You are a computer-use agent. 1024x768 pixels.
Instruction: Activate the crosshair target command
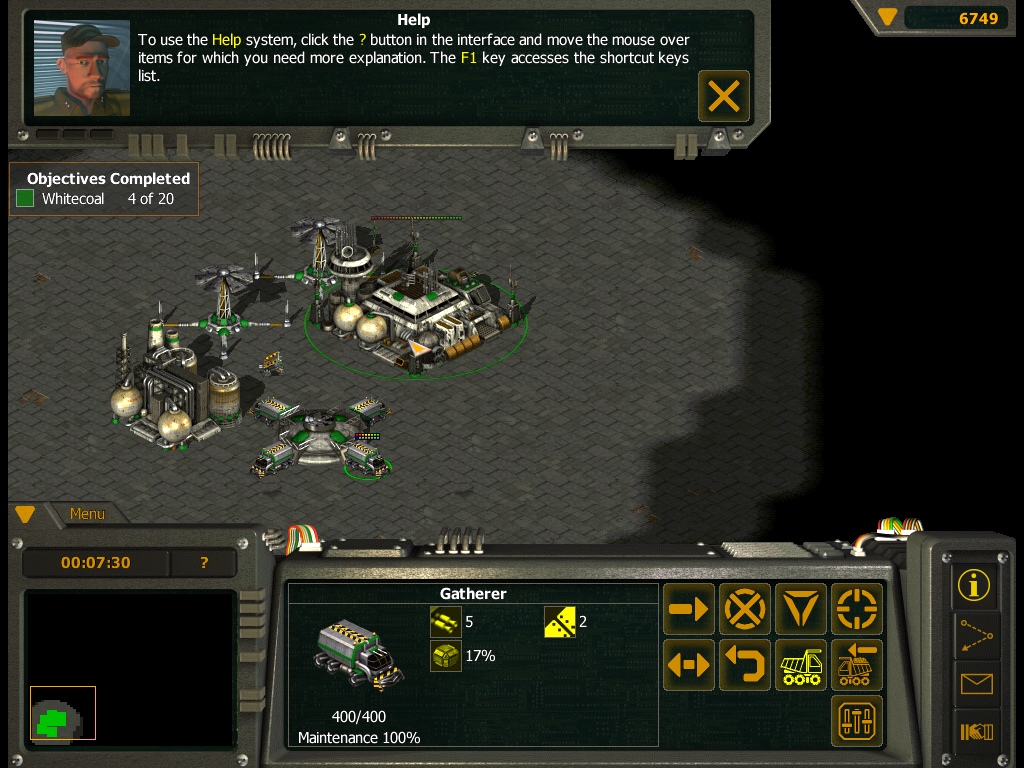coord(857,609)
